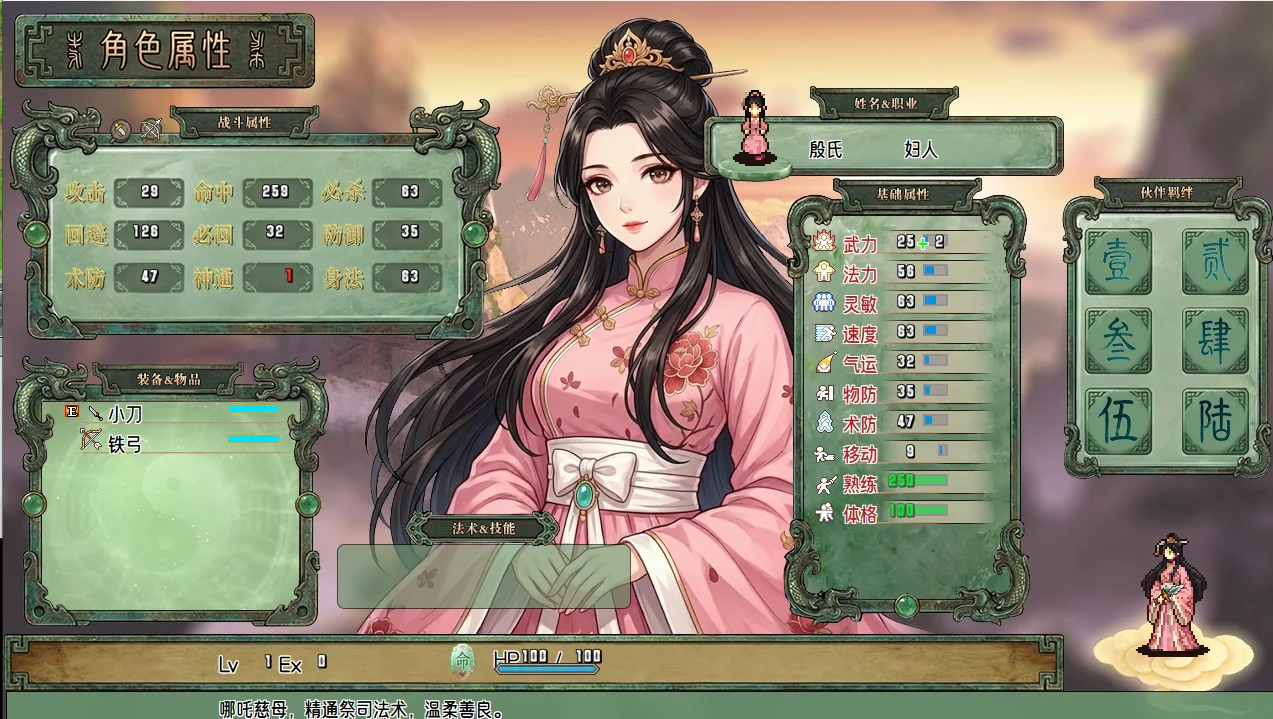Click the 殷氏 pixel portrait sprite

pyautogui.click(x=752, y=127)
